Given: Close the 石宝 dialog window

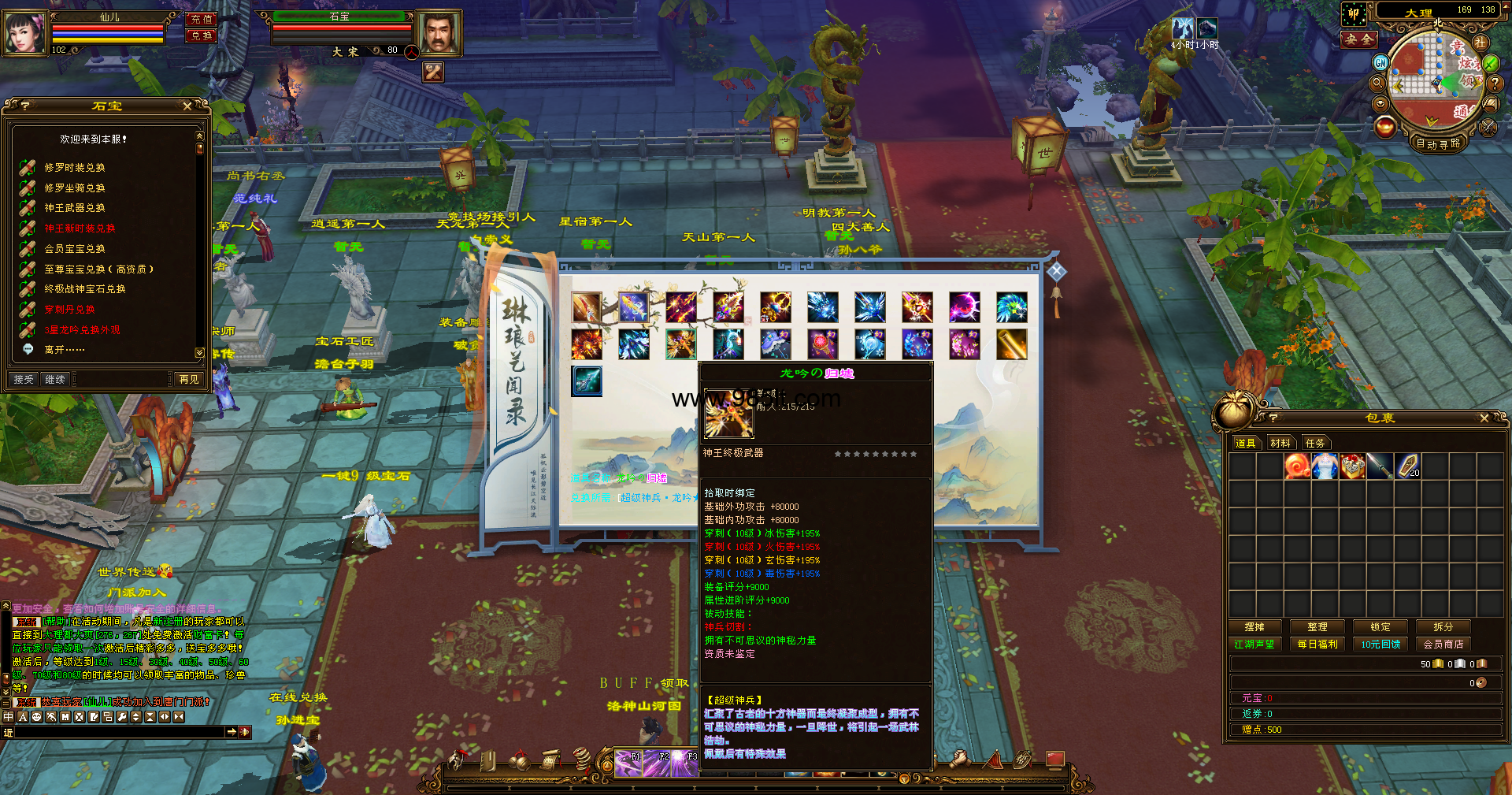Looking at the screenshot, I should (187, 106).
